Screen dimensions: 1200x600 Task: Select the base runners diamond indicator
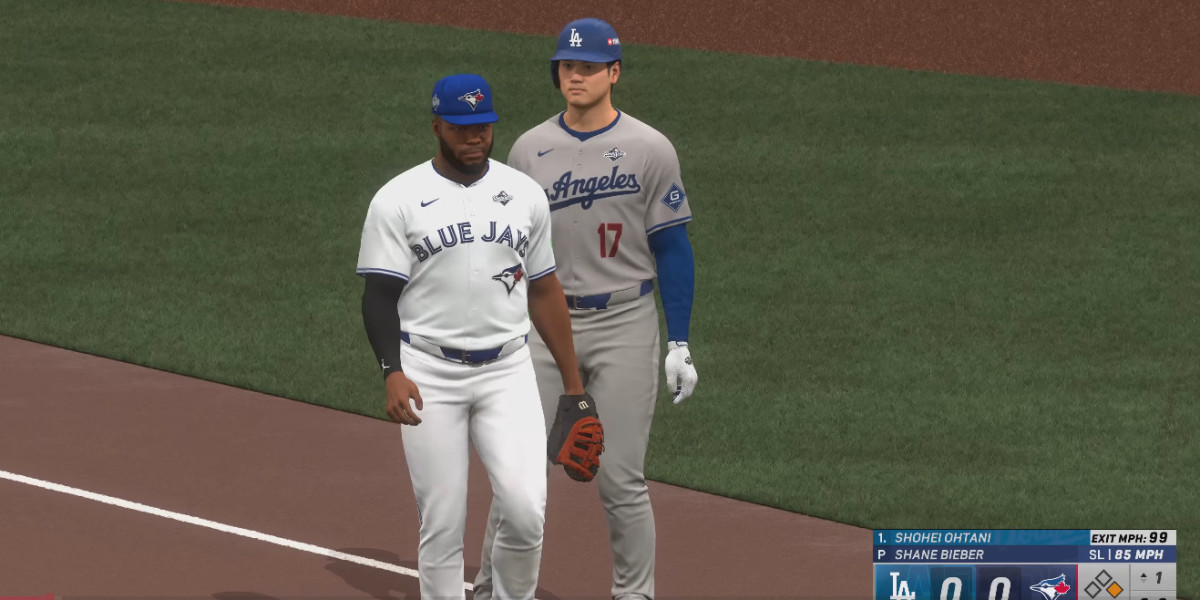[x=1104, y=583]
